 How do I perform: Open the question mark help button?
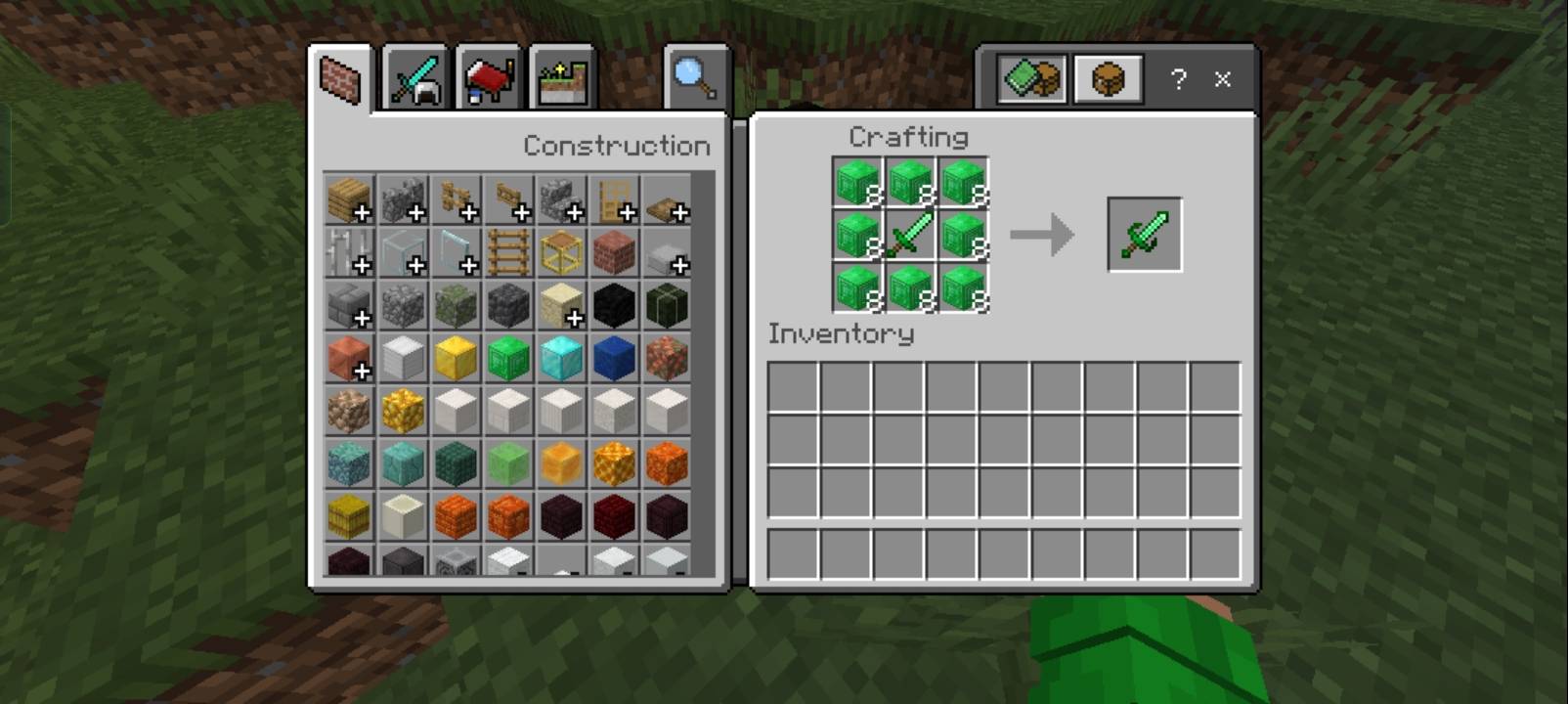click(1179, 79)
